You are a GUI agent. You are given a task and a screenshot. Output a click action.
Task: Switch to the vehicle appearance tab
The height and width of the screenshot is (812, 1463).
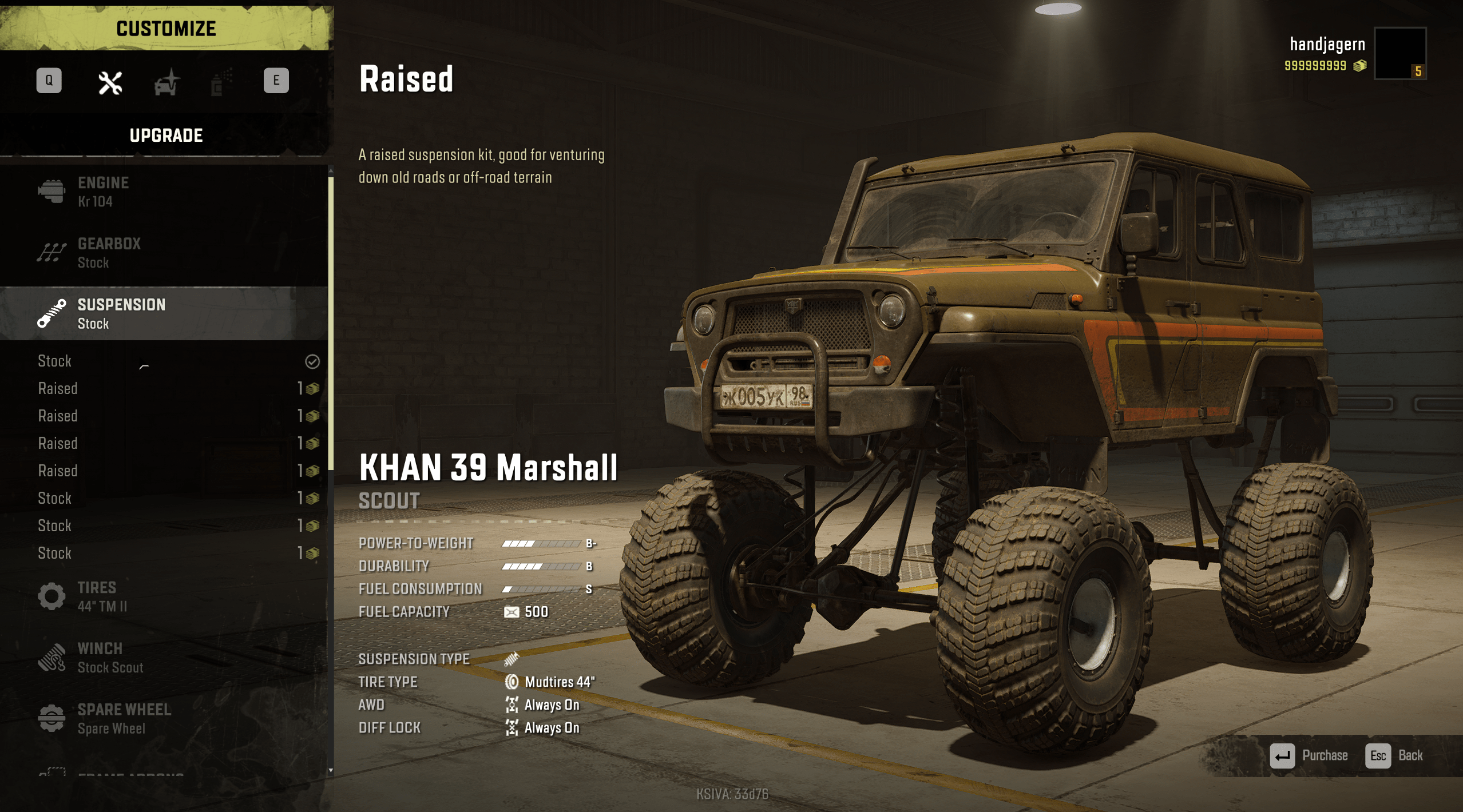click(166, 83)
